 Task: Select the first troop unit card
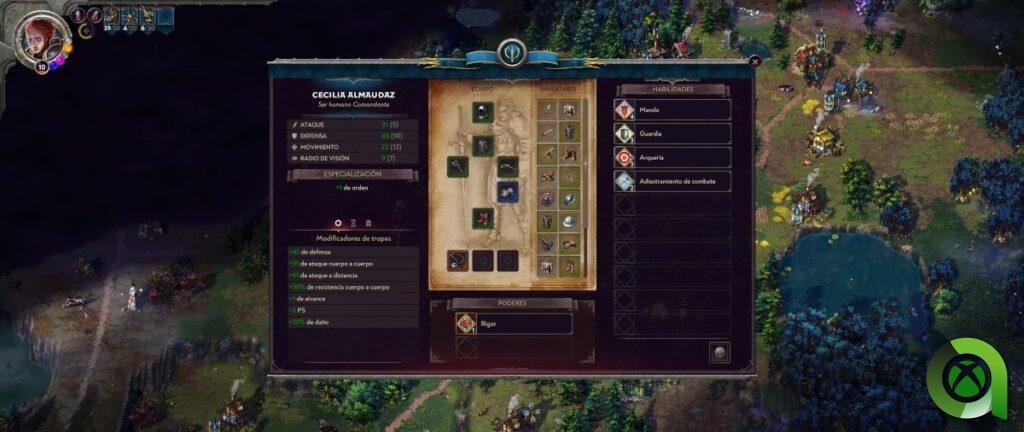point(109,15)
